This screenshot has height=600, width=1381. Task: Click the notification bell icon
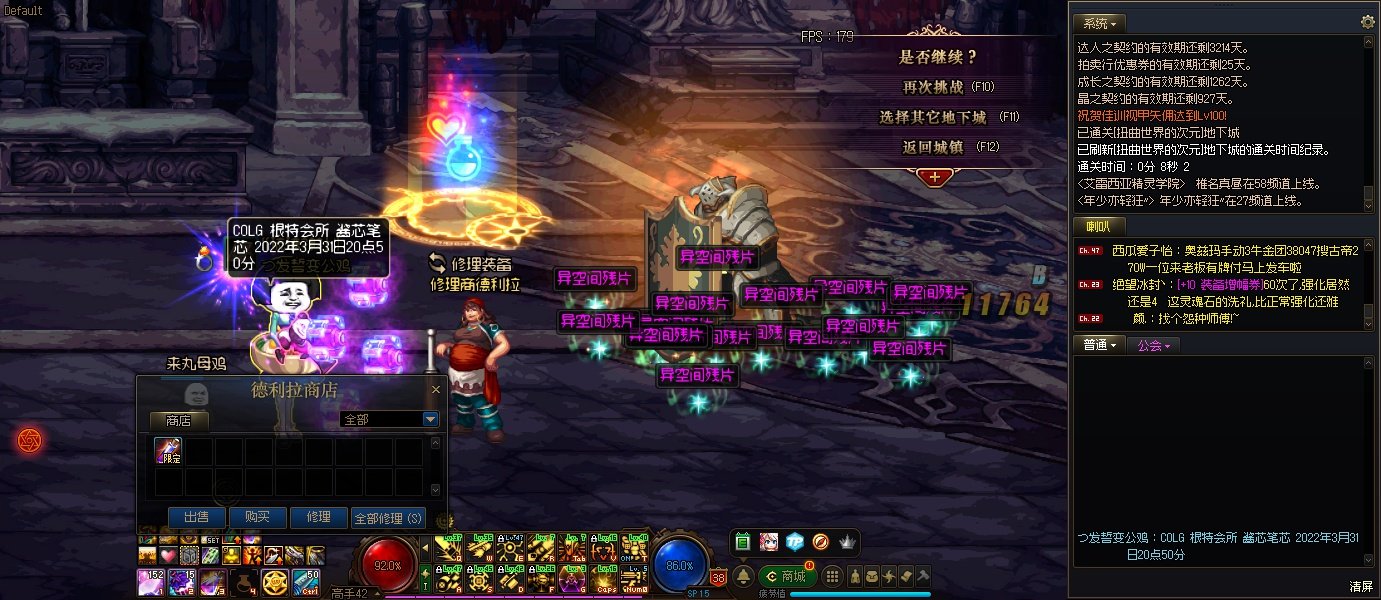pos(744,577)
